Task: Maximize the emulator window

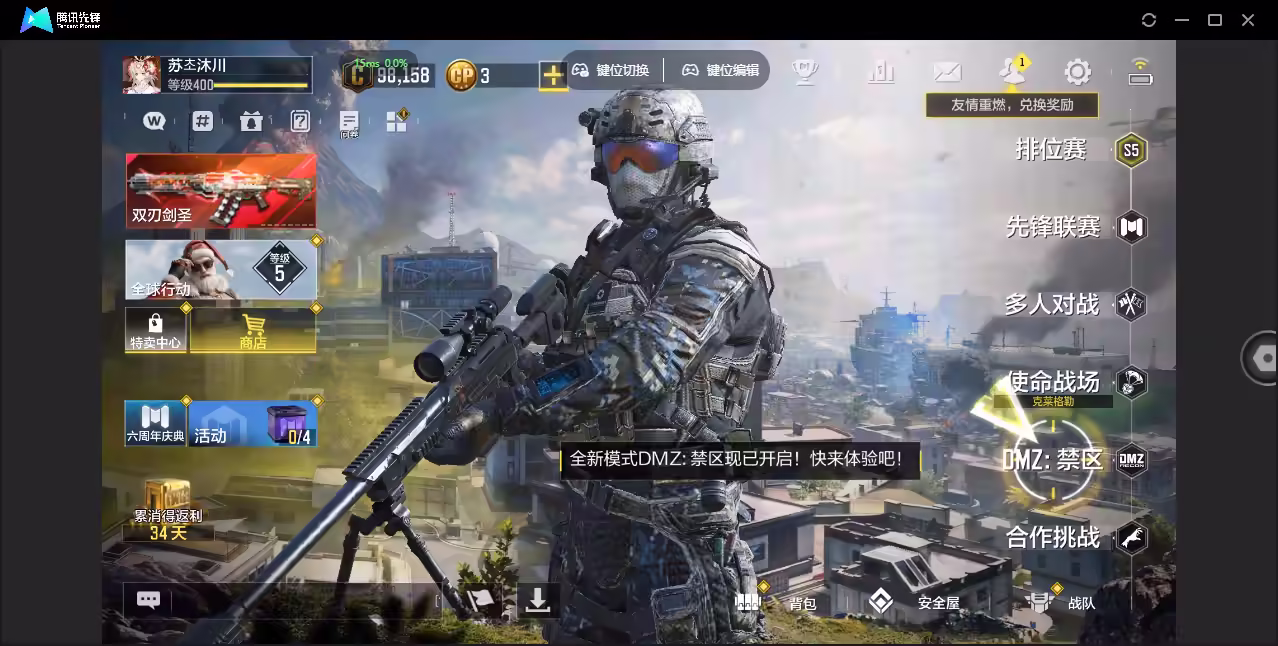Action: point(1215,20)
